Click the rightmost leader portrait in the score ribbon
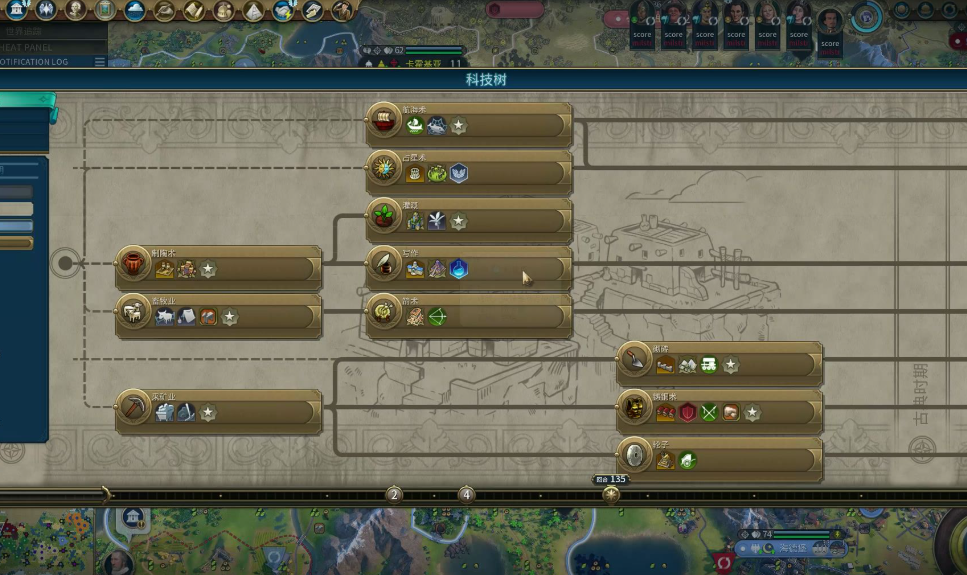The width and height of the screenshot is (967, 575). point(829,21)
